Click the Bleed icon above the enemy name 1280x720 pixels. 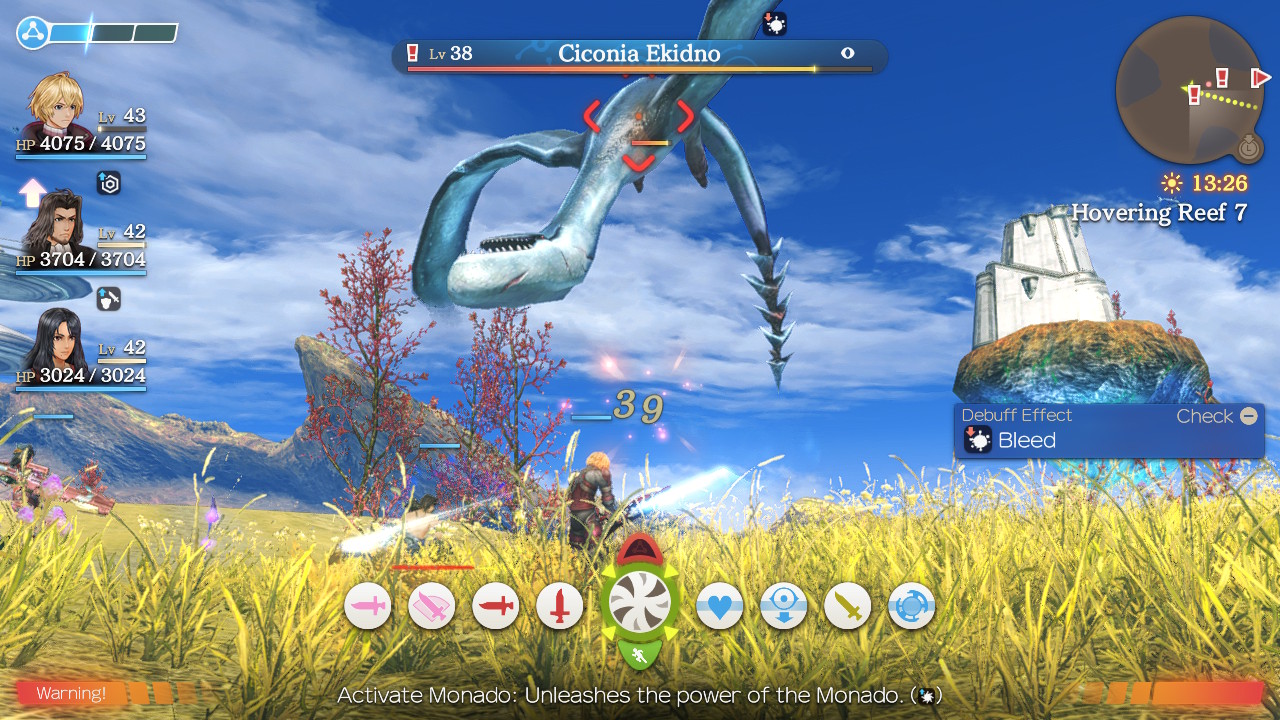[775, 24]
